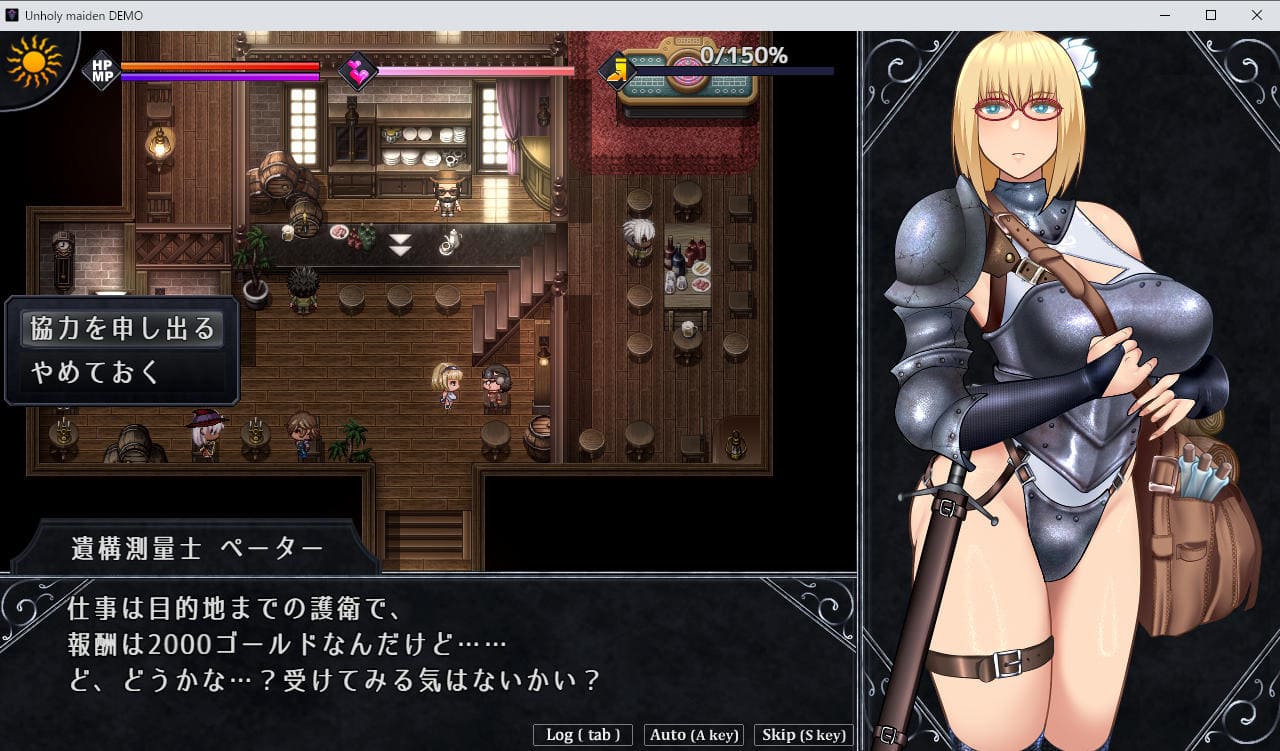This screenshot has height=751, width=1280.
Task: Select the やめておく dialogue option
Action: point(96,373)
